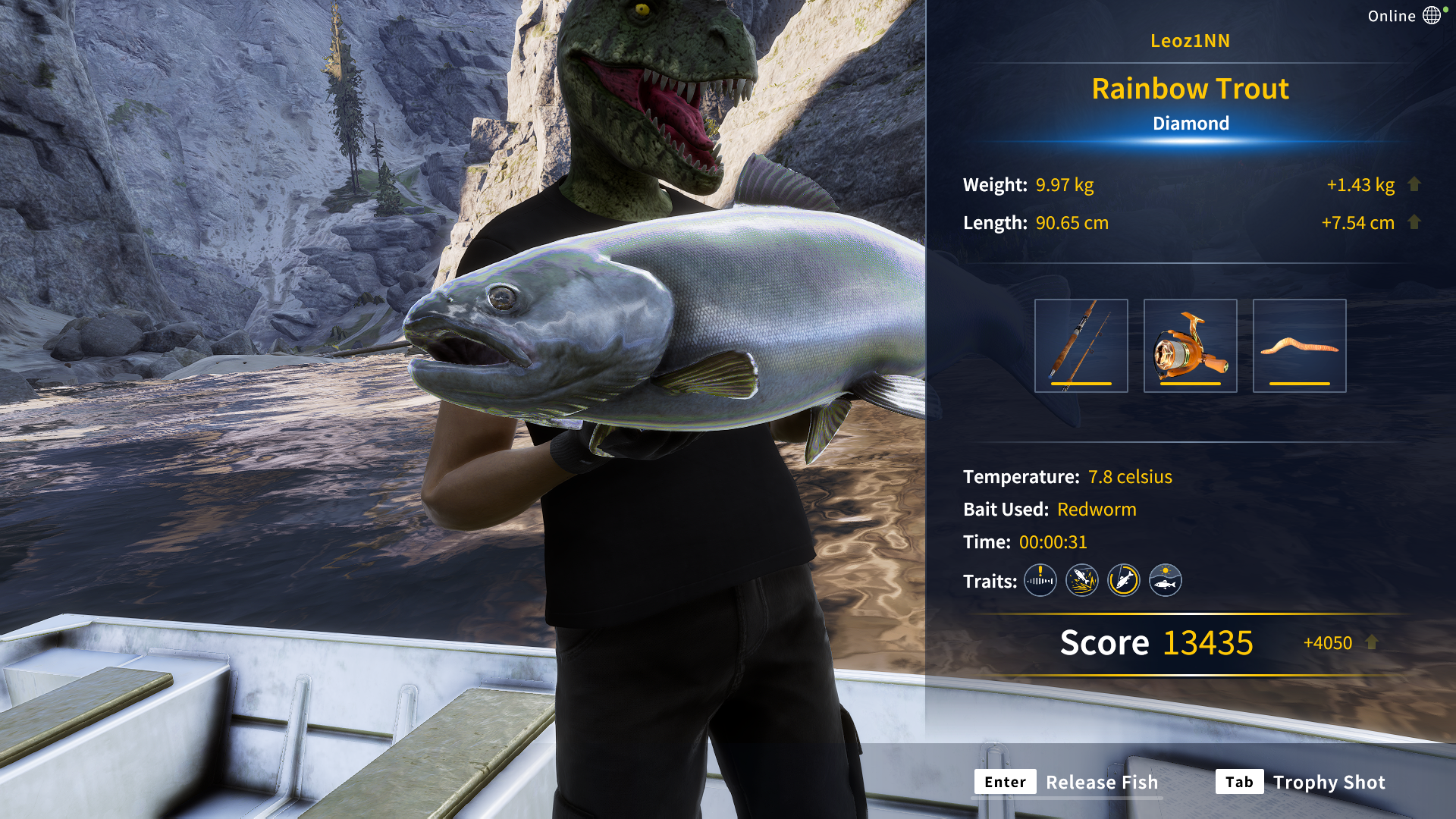1456x819 pixels.
Task: Click the length increase arrow indicator
Action: pyautogui.click(x=1415, y=222)
